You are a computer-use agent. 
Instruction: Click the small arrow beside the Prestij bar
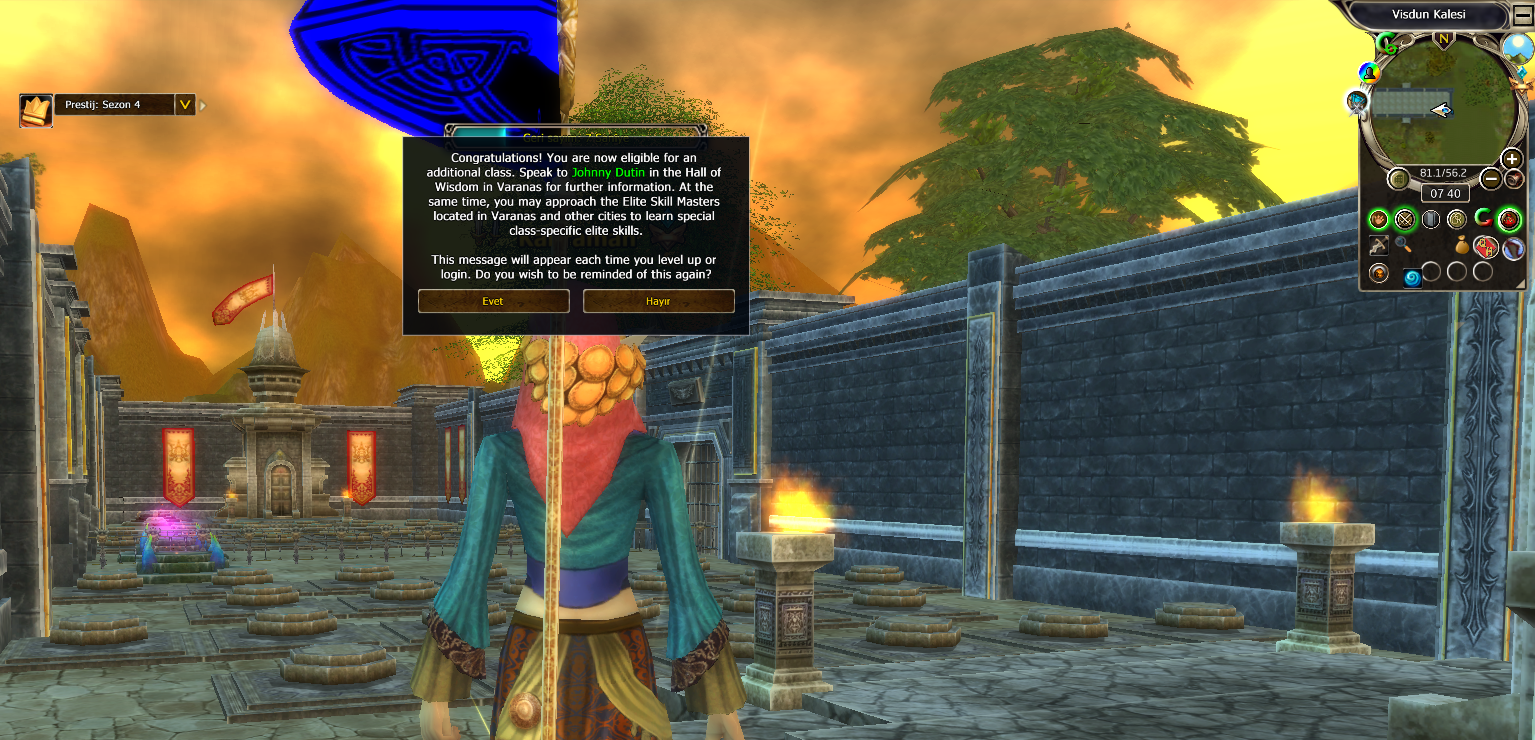tap(203, 104)
